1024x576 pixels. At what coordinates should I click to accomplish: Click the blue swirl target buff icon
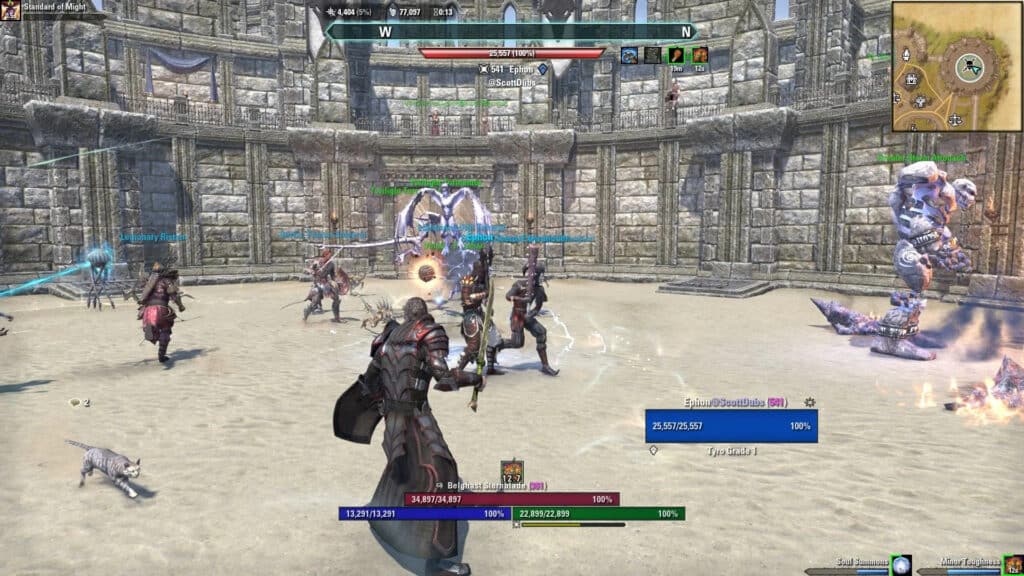coord(629,55)
